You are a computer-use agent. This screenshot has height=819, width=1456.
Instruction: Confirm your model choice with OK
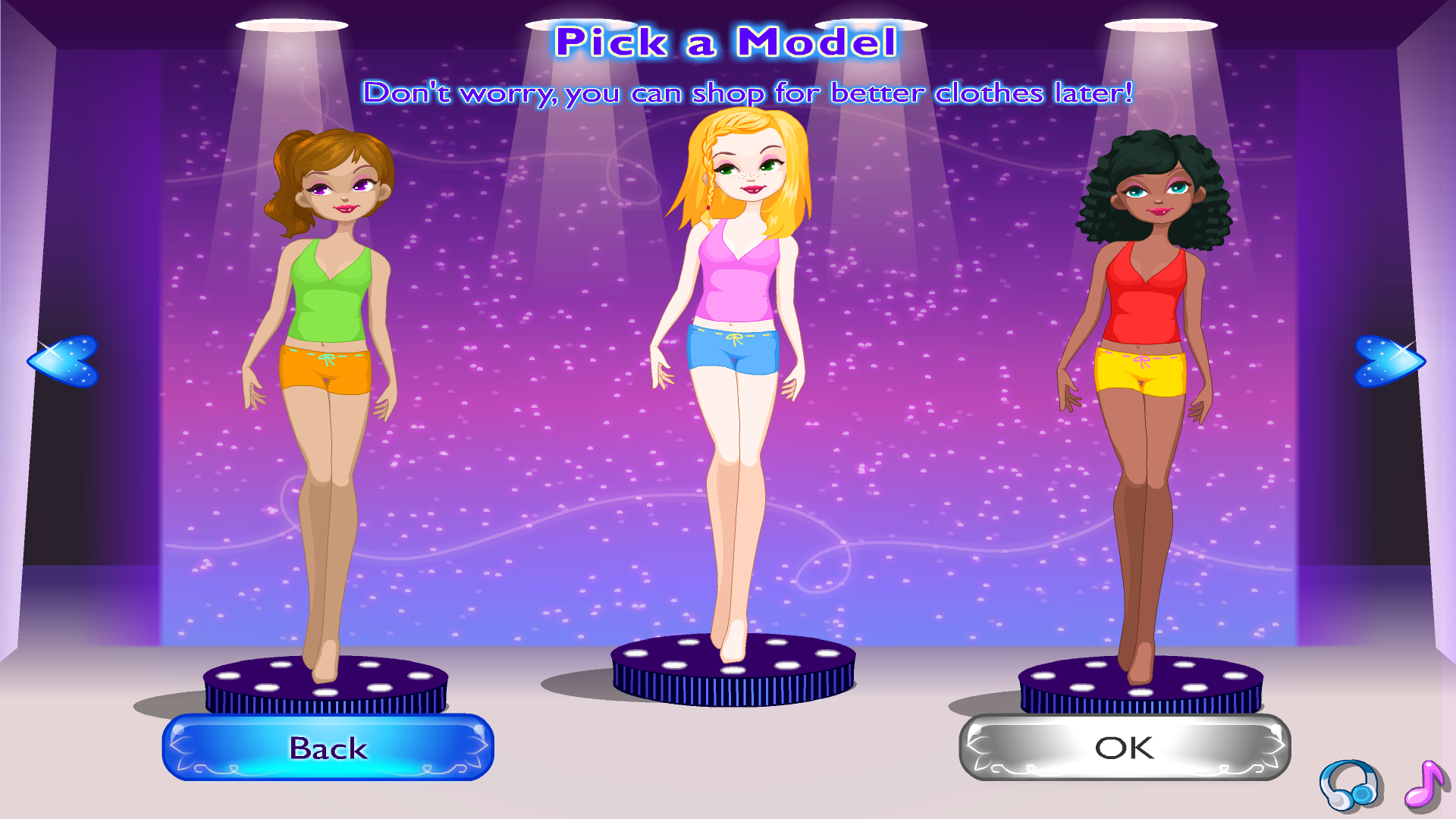(x=1122, y=748)
